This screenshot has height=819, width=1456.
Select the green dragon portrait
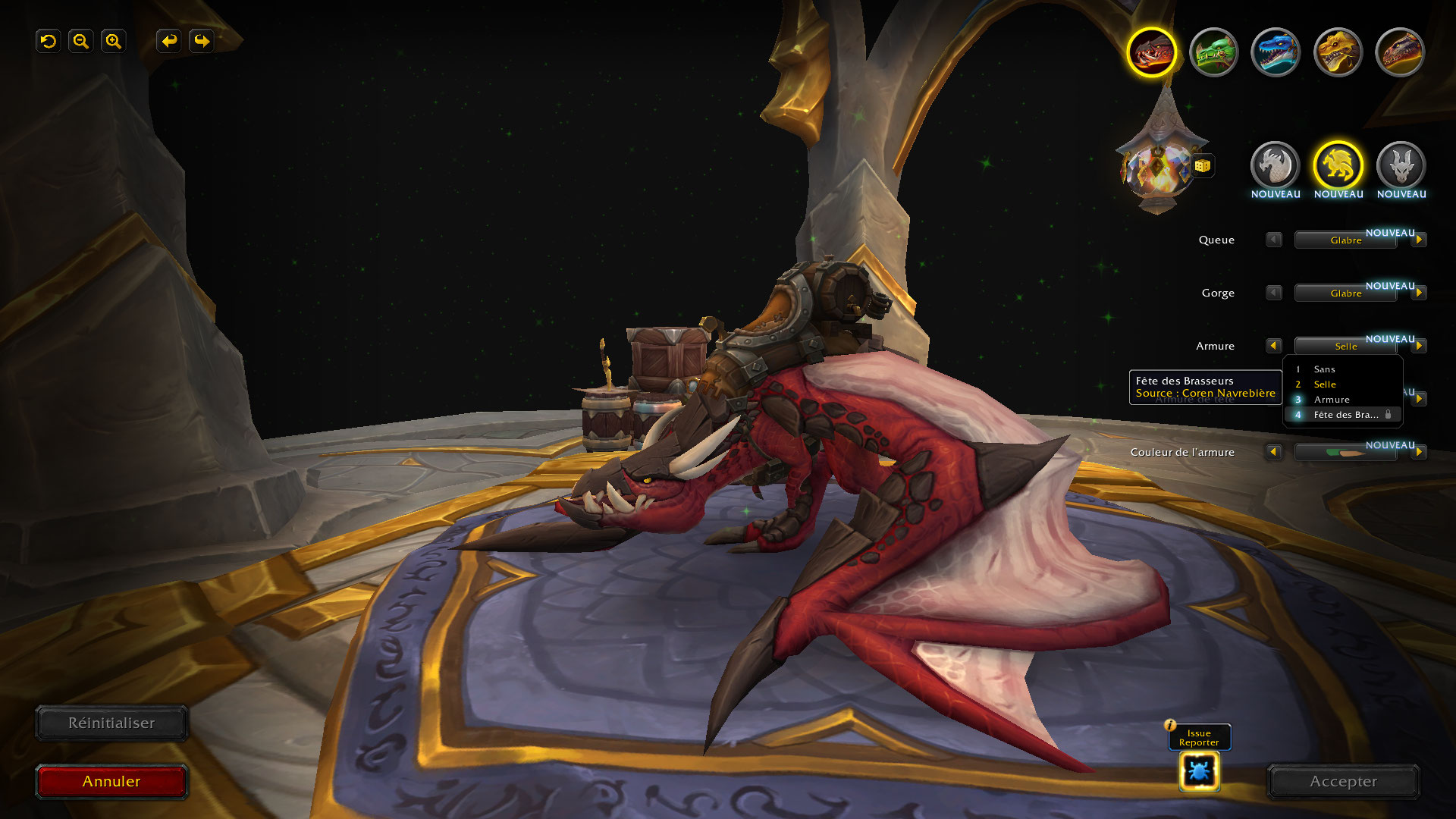[1213, 52]
